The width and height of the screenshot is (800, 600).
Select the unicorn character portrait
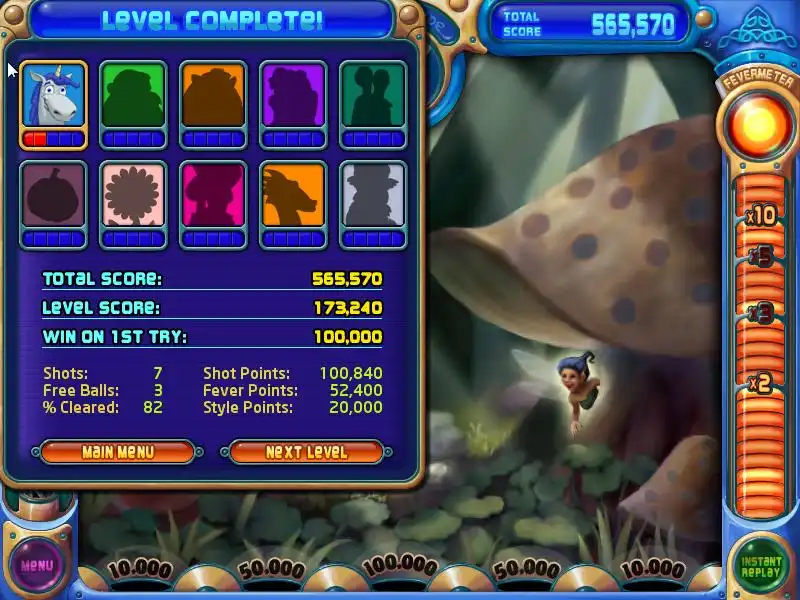53,96
